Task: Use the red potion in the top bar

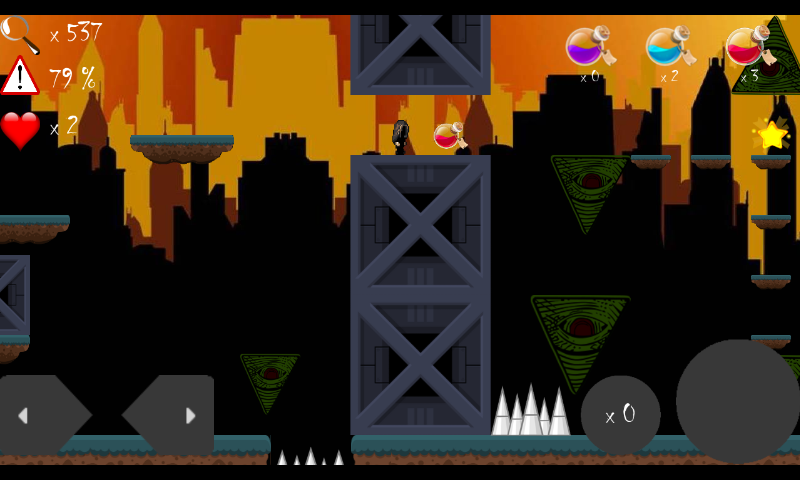Action: click(747, 48)
